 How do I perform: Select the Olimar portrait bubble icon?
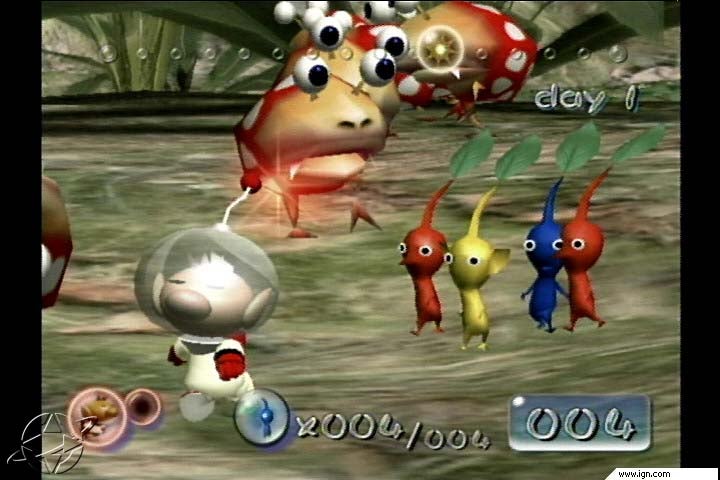coord(97,415)
